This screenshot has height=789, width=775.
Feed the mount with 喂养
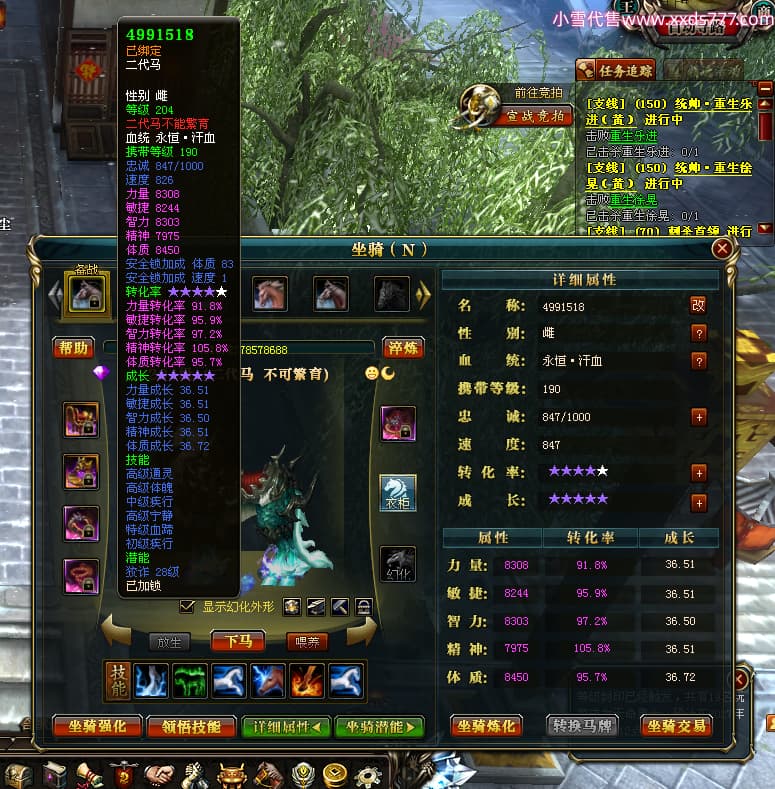307,642
